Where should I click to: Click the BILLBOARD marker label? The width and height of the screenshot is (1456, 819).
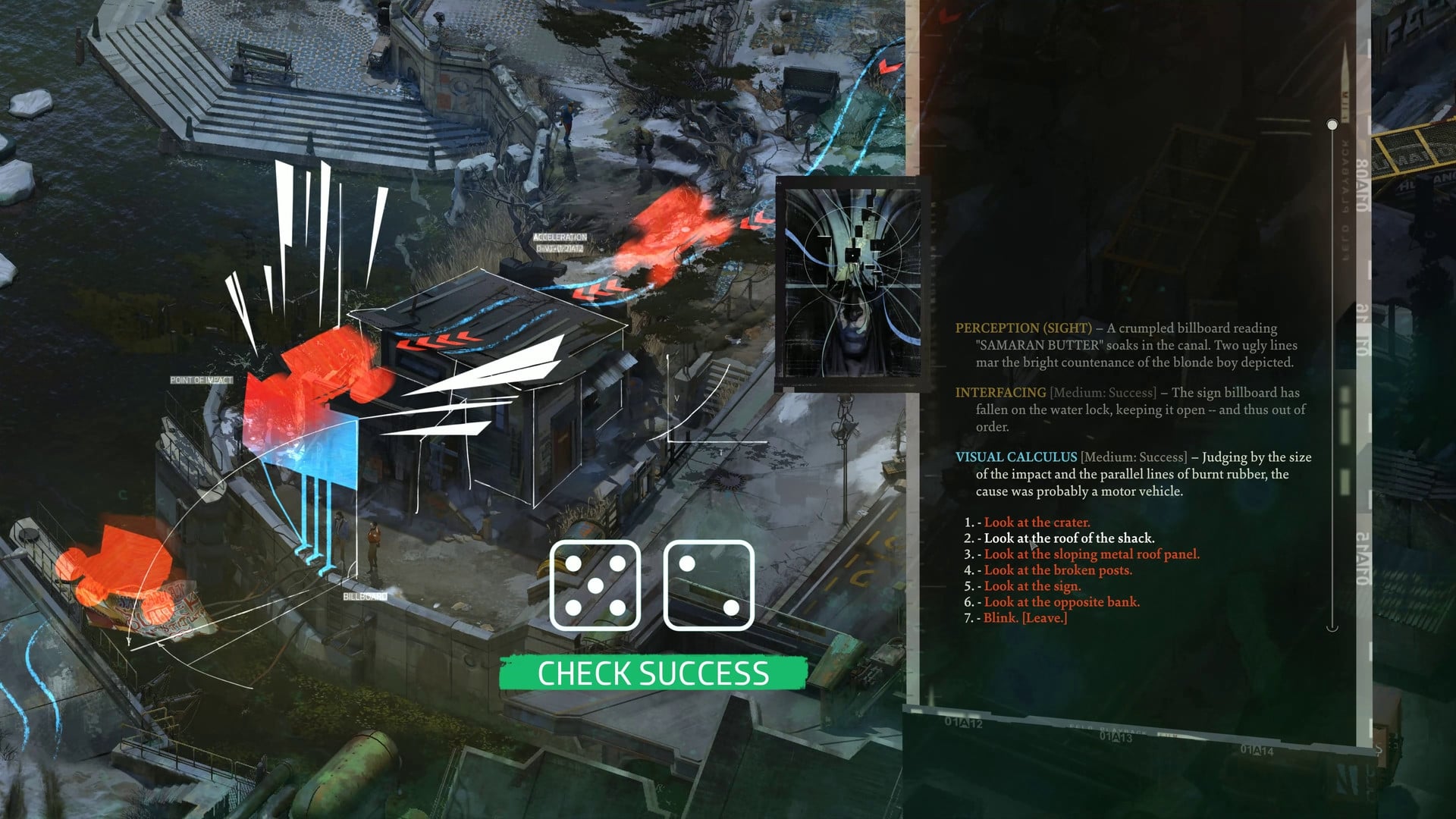367,596
